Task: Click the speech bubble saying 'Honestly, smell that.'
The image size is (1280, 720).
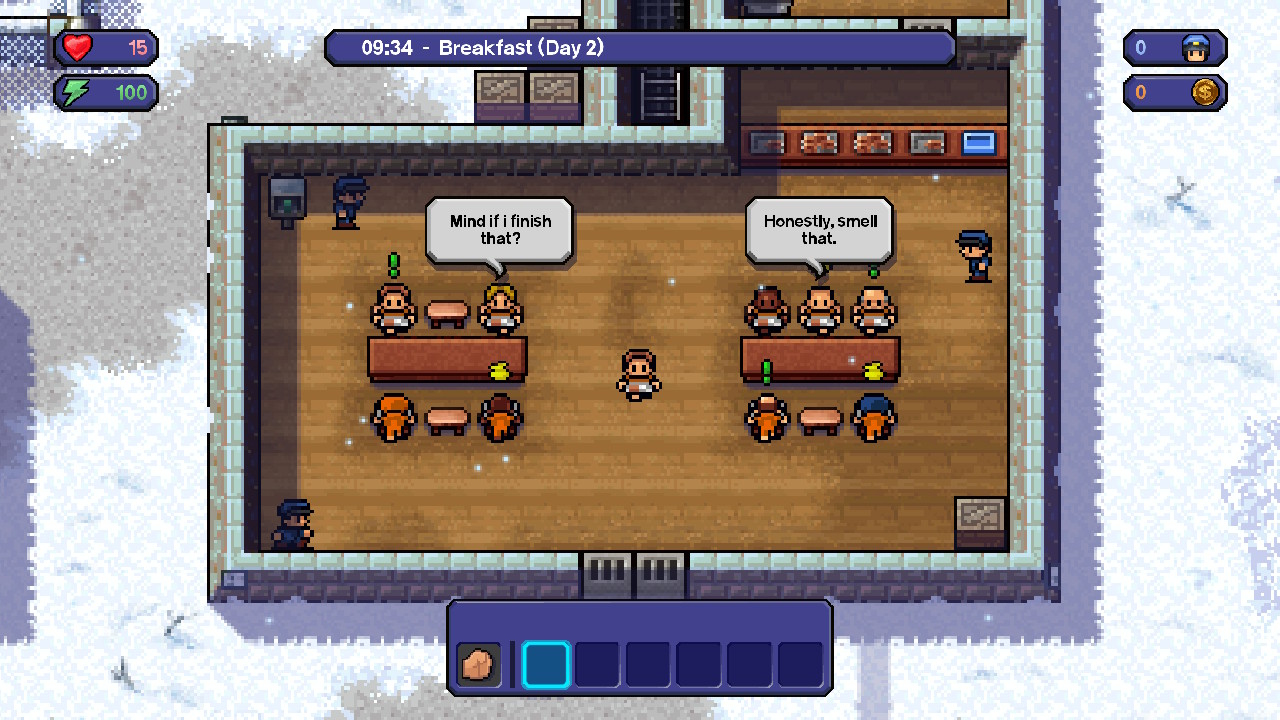Action: point(820,228)
